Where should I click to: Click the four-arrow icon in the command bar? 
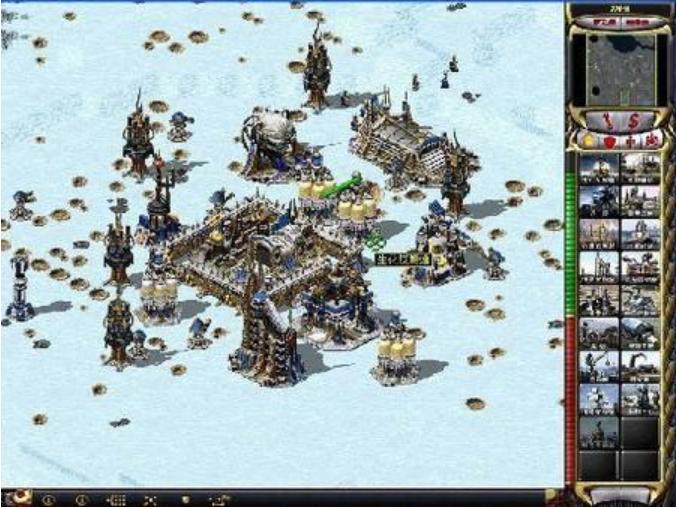click(x=150, y=499)
